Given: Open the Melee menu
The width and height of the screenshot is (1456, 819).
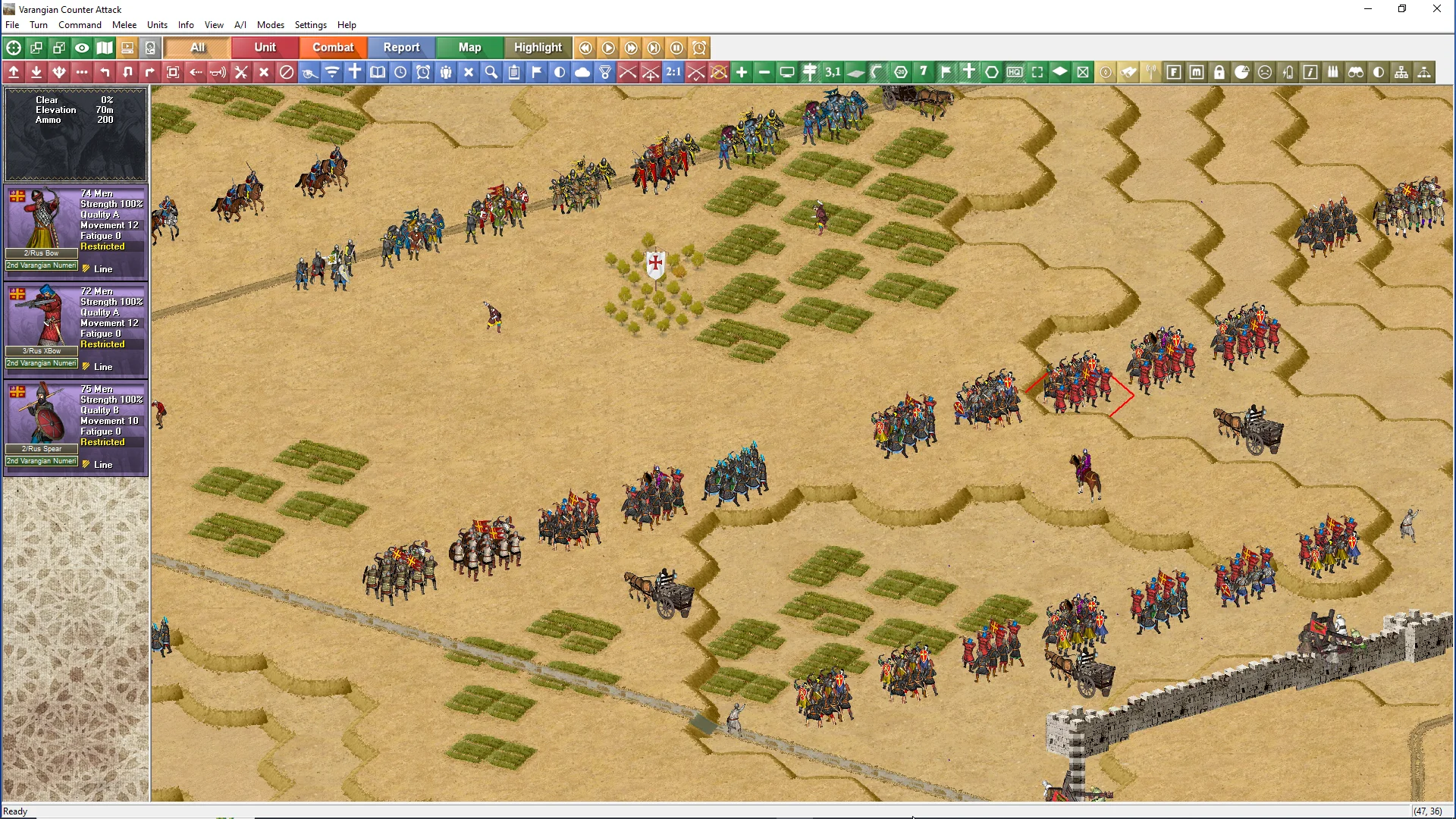Looking at the screenshot, I should [x=124, y=25].
